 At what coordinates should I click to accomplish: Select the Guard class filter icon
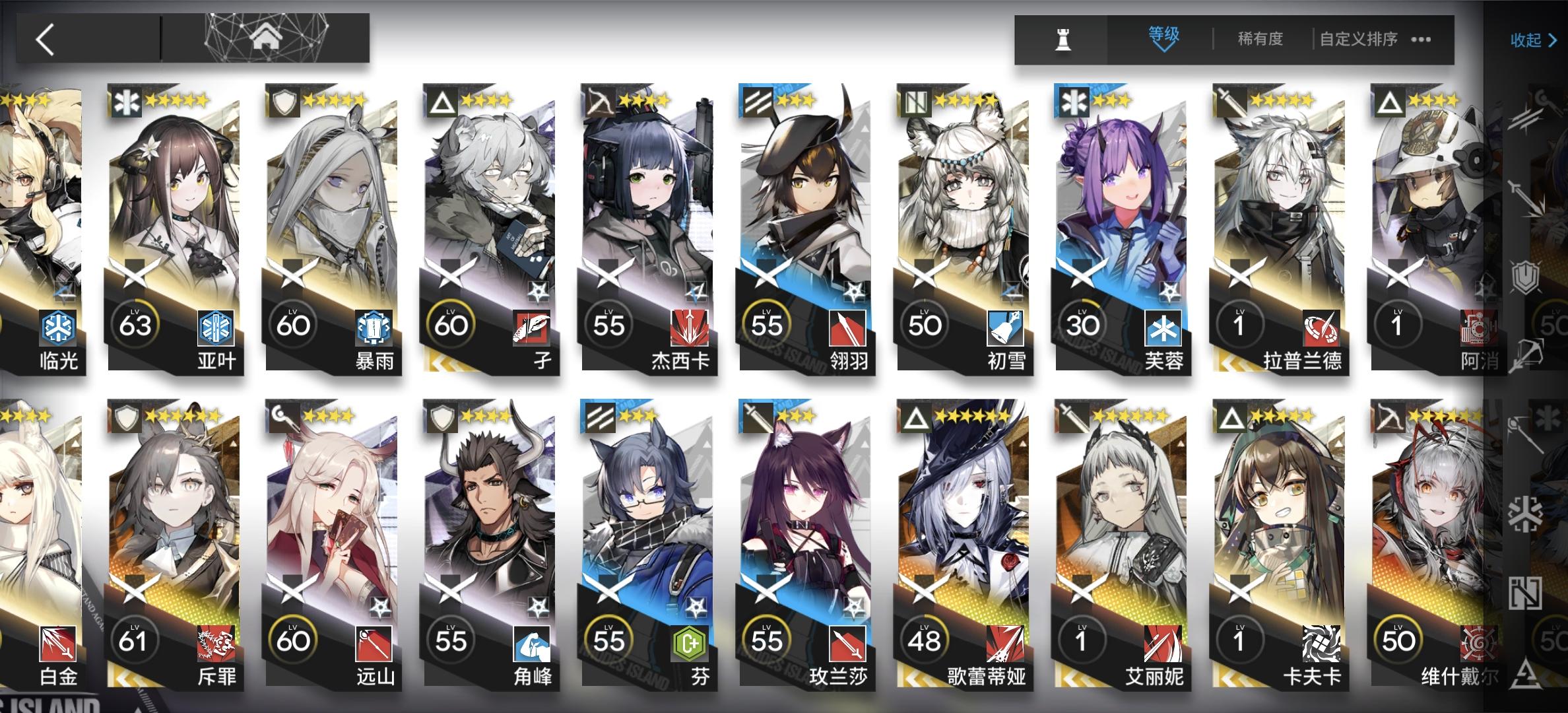pyautogui.click(x=1528, y=198)
